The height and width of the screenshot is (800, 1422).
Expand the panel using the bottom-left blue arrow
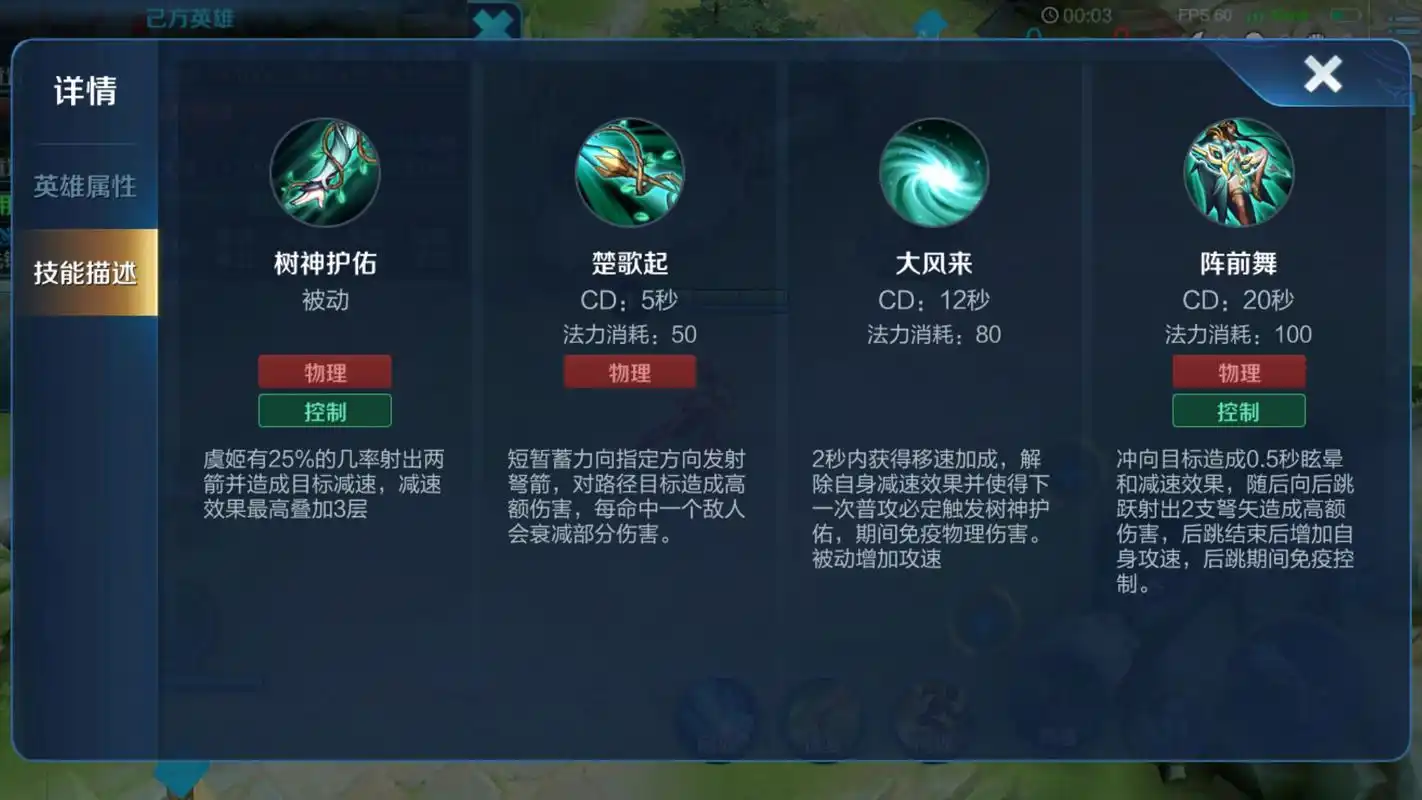pos(180,785)
